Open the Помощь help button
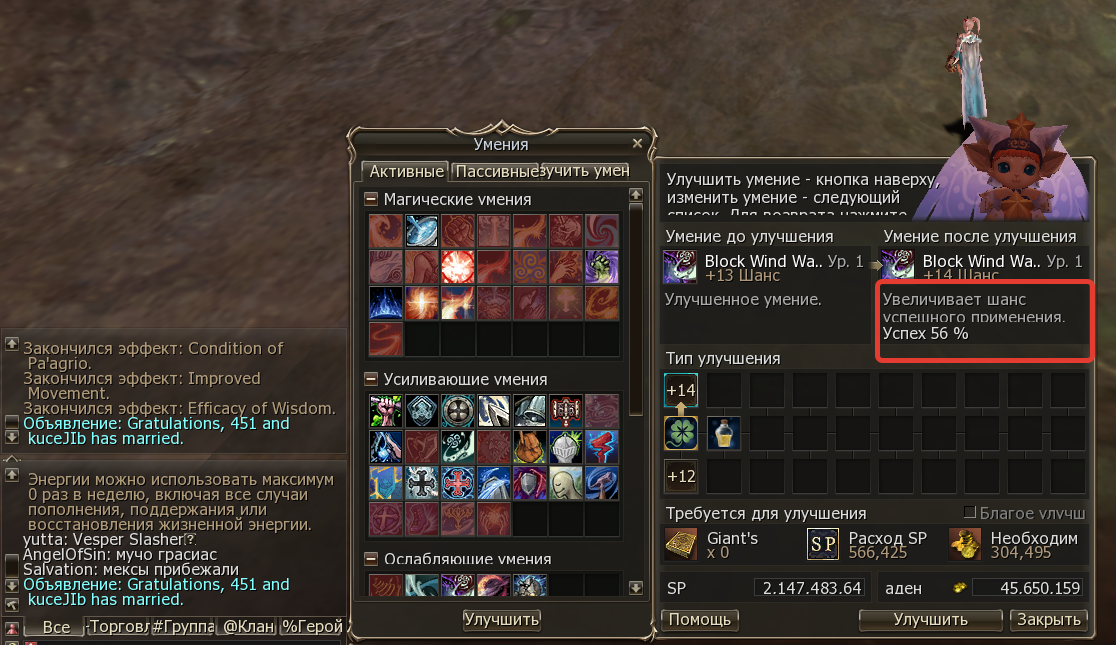The width and height of the screenshot is (1116, 645). coord(701,620)
